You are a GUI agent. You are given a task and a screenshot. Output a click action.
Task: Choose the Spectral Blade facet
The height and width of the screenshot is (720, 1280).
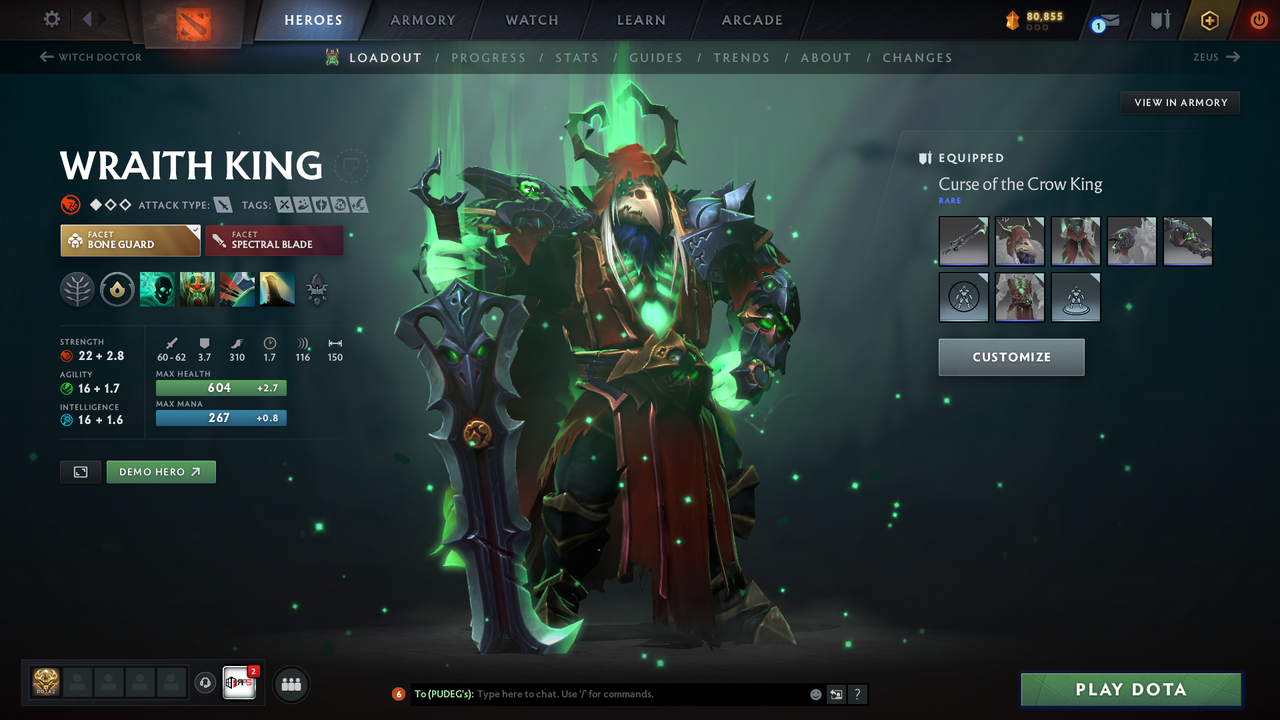(x=274, y=240)
